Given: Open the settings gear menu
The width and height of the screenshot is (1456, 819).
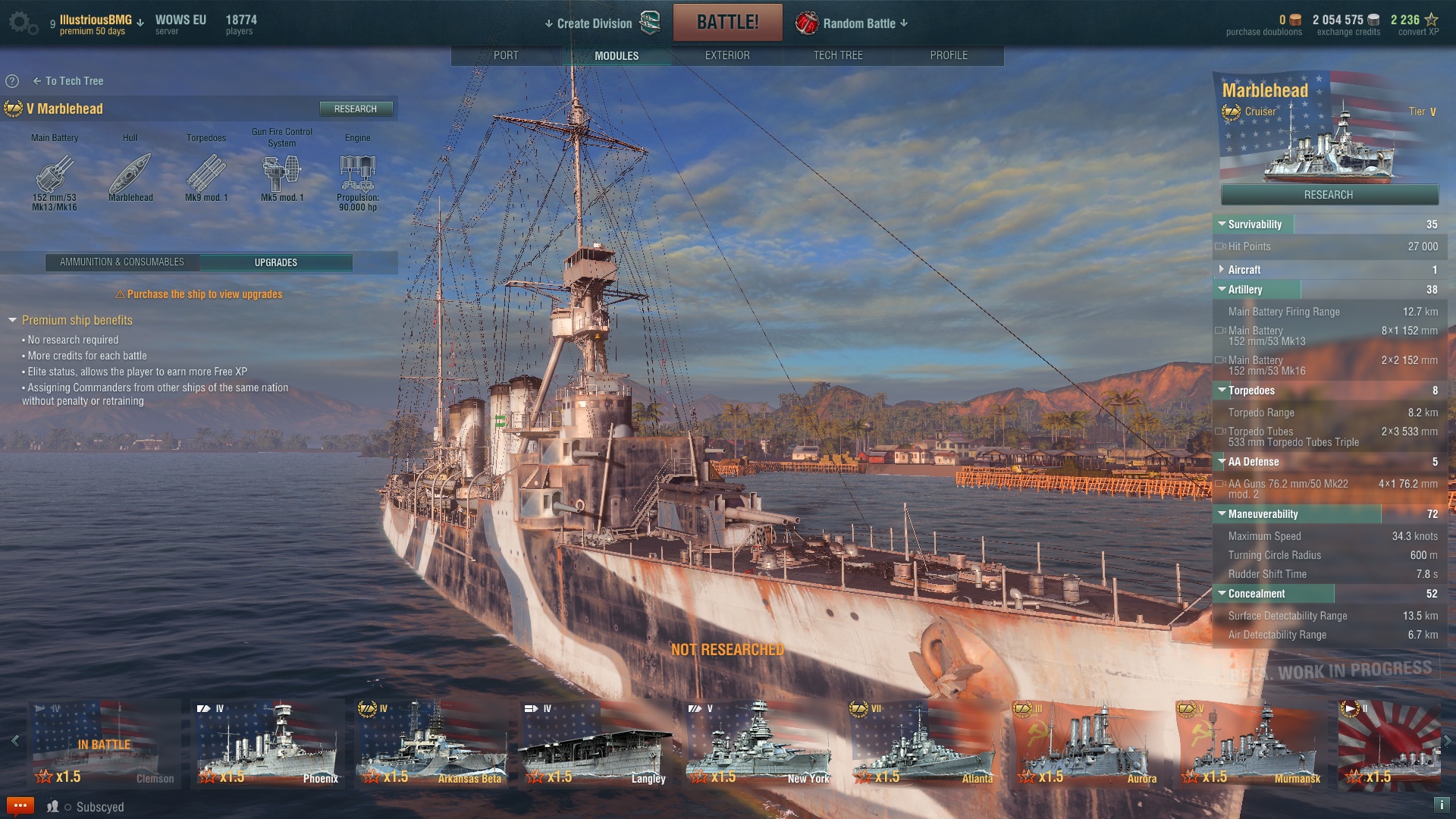Looking at the screenshot, I should [x=22, y=23].
